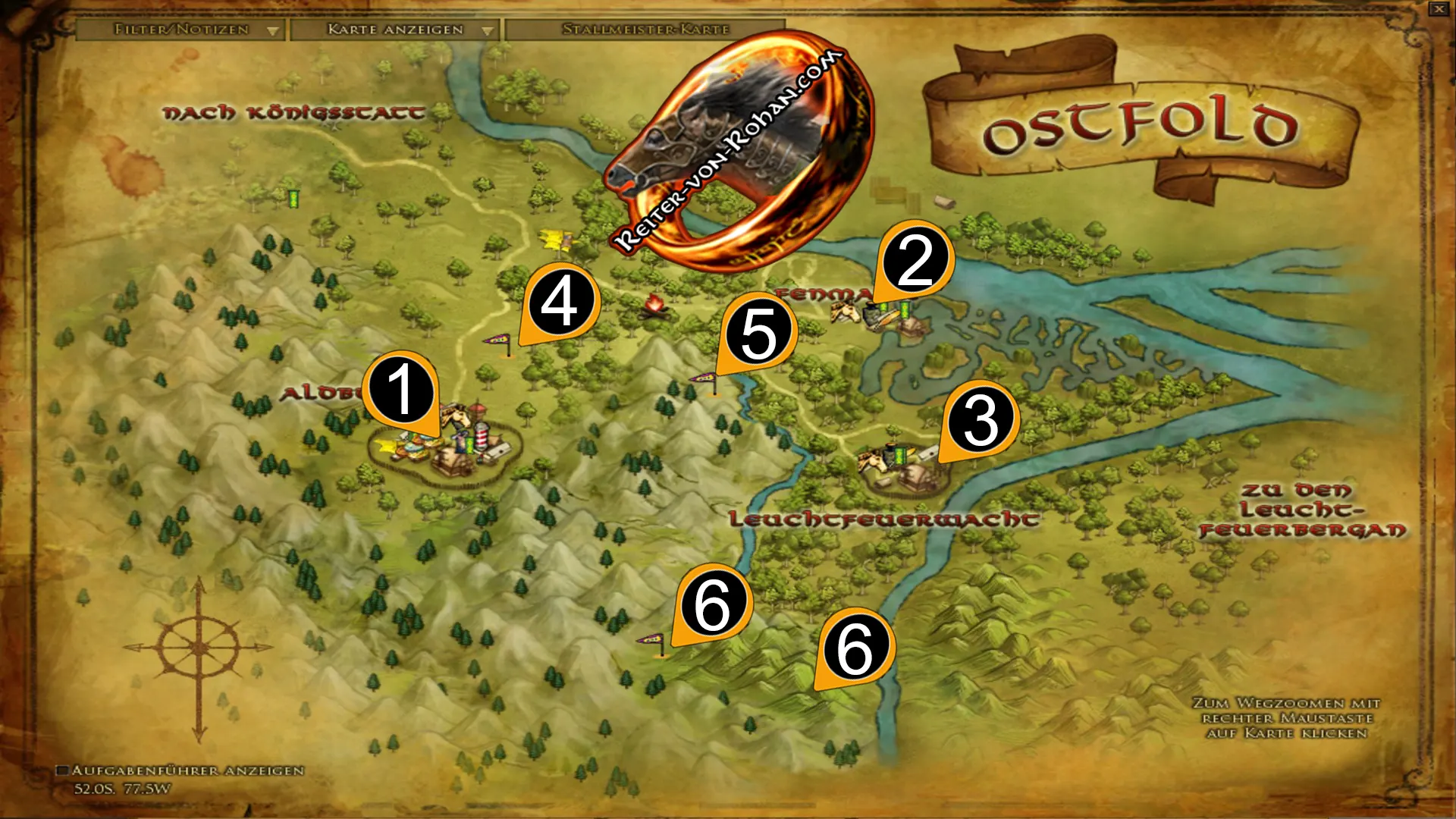The height and width of the screenshot is (819, 1456).
Task: Expand the Karte anzeigen dropdown
Action: coord(394,30)
